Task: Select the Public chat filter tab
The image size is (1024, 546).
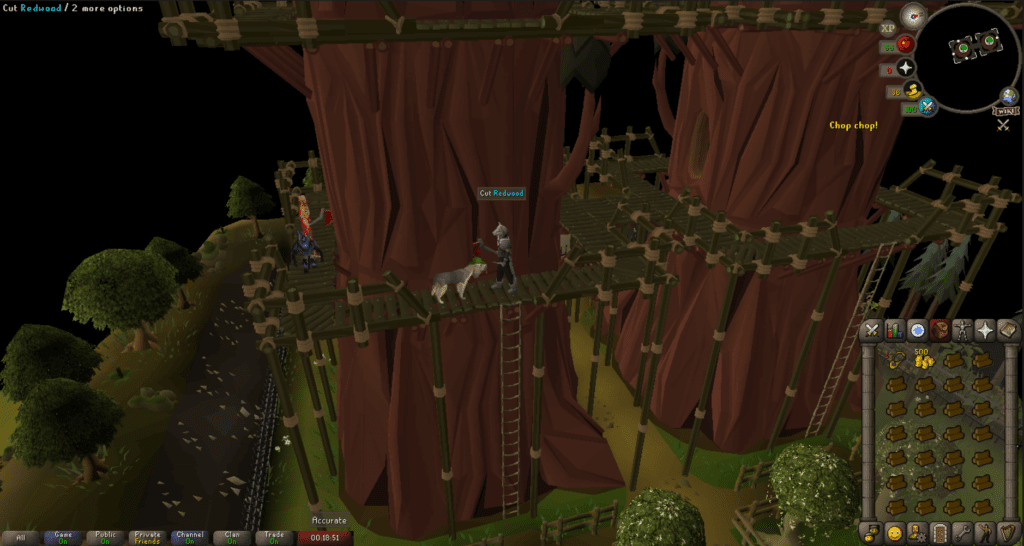Action: (105, 537)
